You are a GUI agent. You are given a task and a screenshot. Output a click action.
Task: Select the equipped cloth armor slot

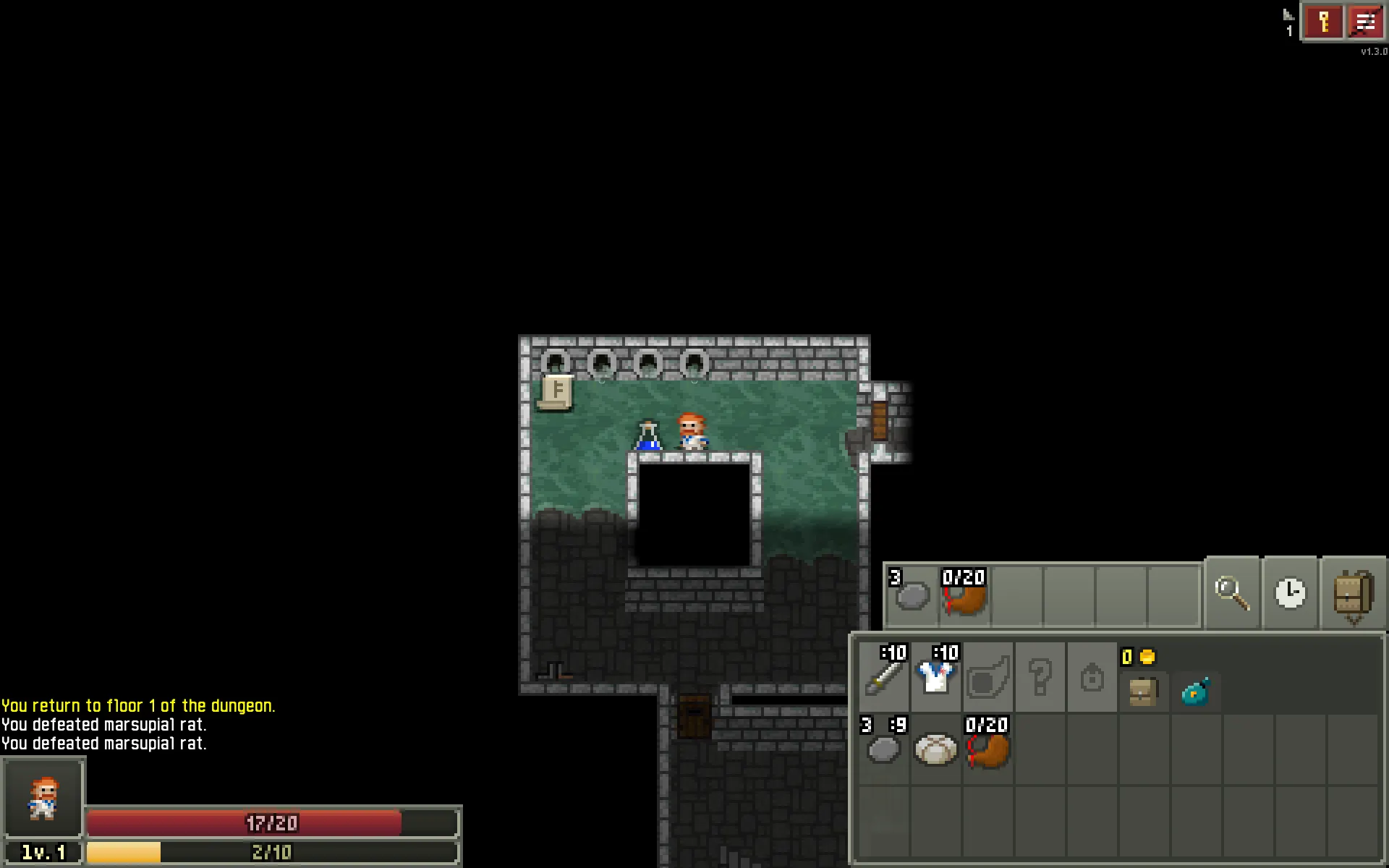tap(936, 676)
